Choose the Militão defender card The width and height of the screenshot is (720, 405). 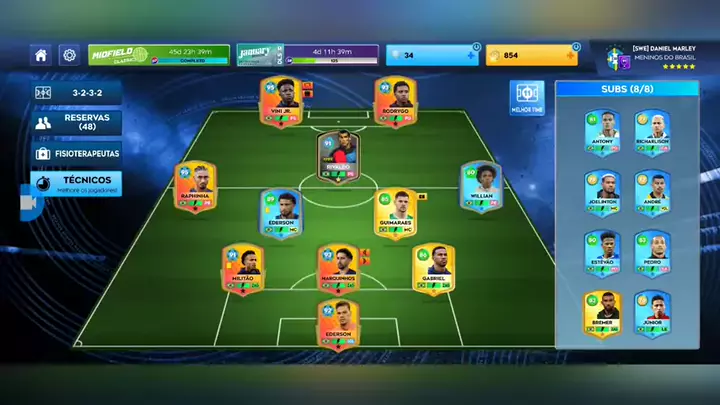click(243, 270)
